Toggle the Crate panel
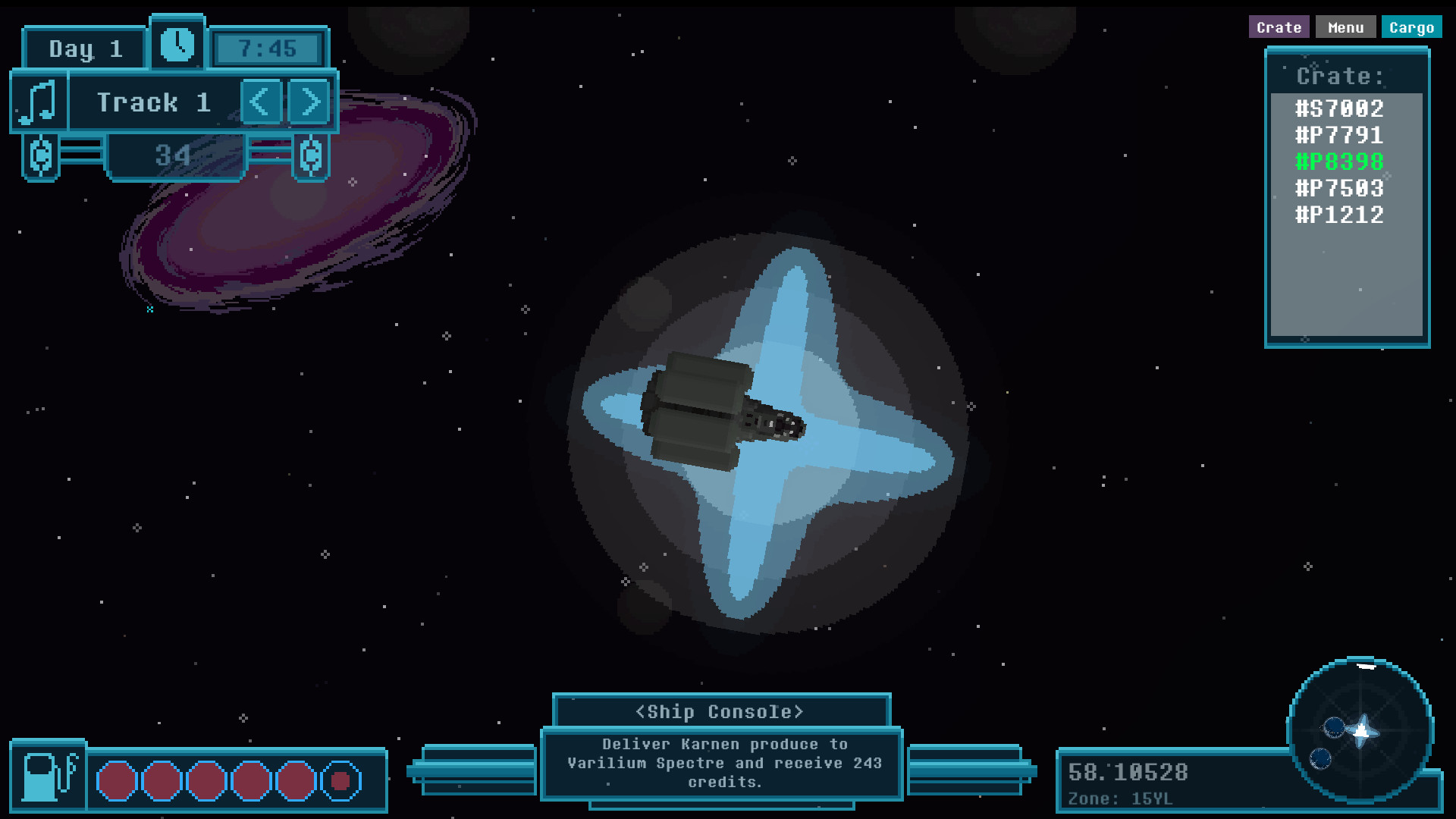The width and height of the screenshot is (1456, 819). pos(1279,27)
